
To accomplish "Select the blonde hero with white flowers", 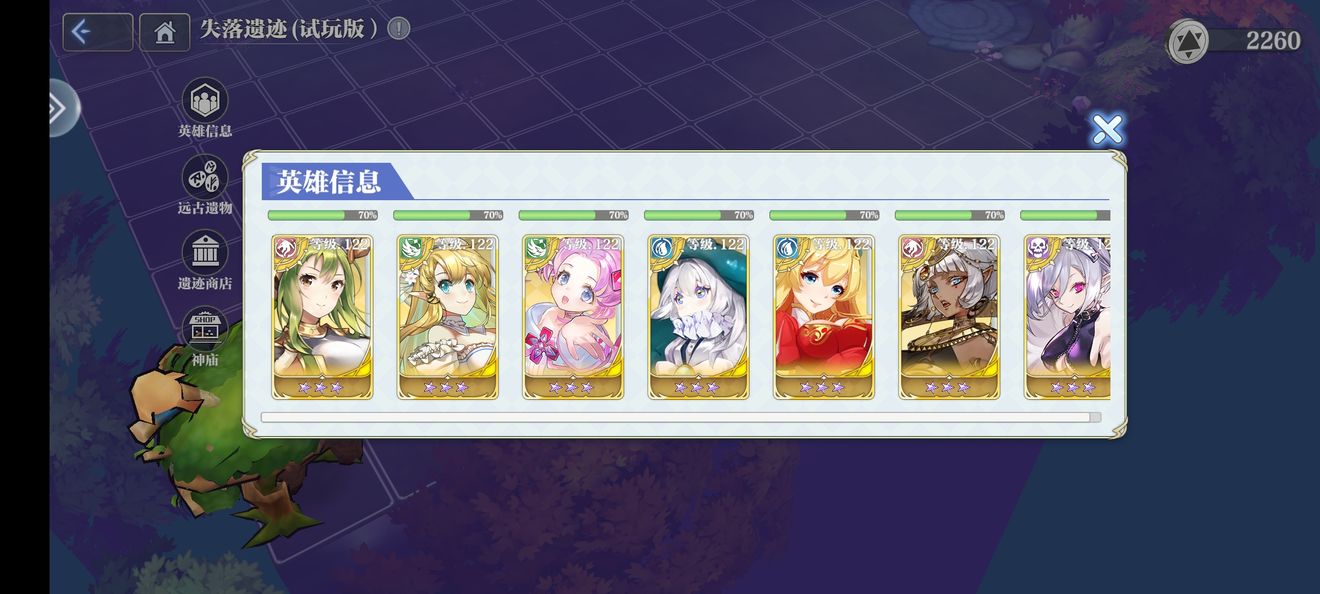I will click(x=447, y=316).
